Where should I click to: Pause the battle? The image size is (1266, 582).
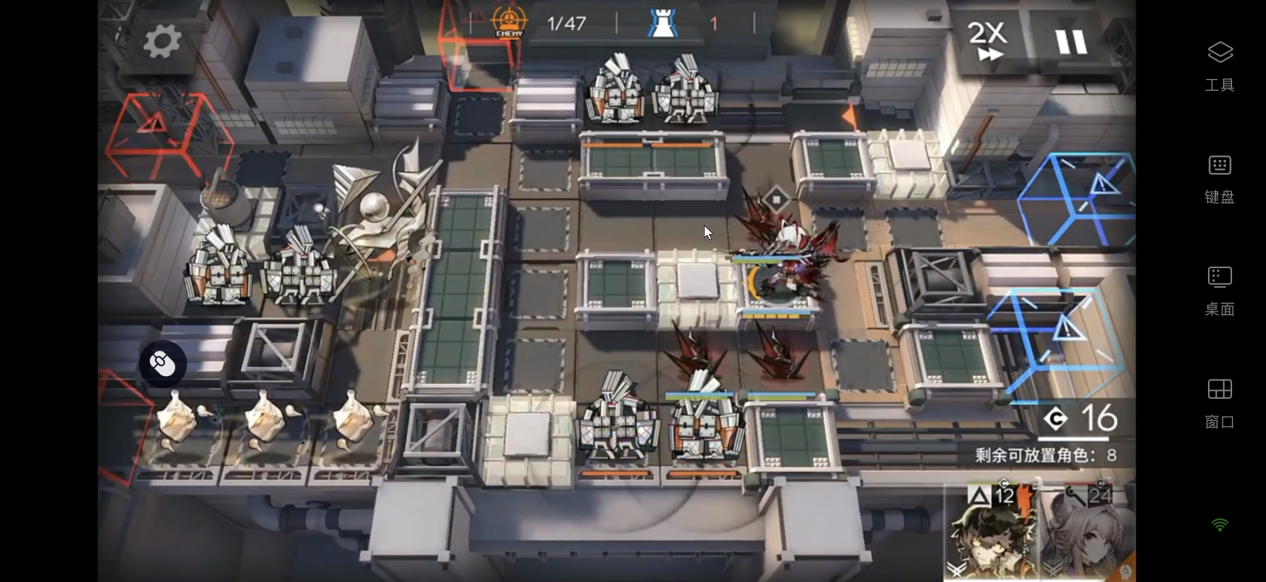point(1070,42)
